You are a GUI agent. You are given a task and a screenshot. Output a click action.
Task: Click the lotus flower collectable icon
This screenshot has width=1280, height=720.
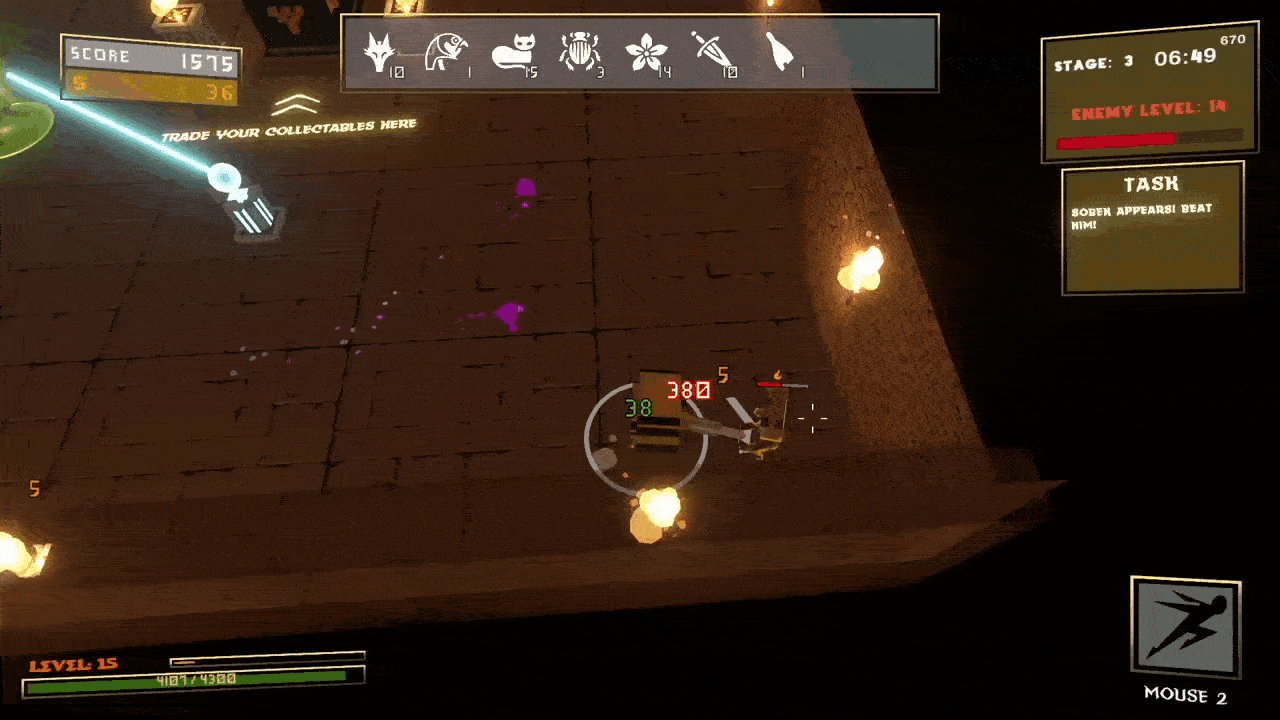[645, 52]
